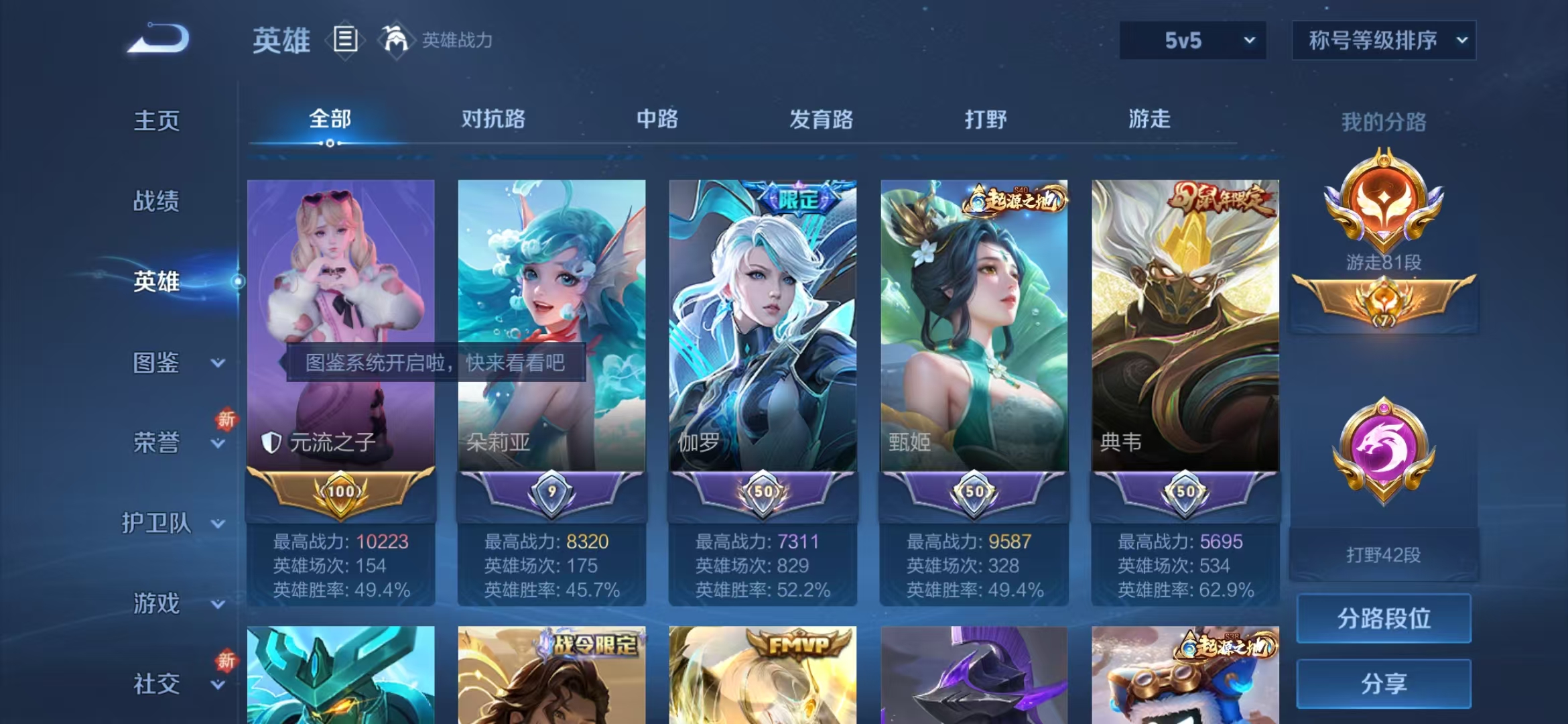The image size is (1568, 724).
Task: Open the 5v5 mode dropdown
Action: pyautogui.click(x=1194, y=40)
